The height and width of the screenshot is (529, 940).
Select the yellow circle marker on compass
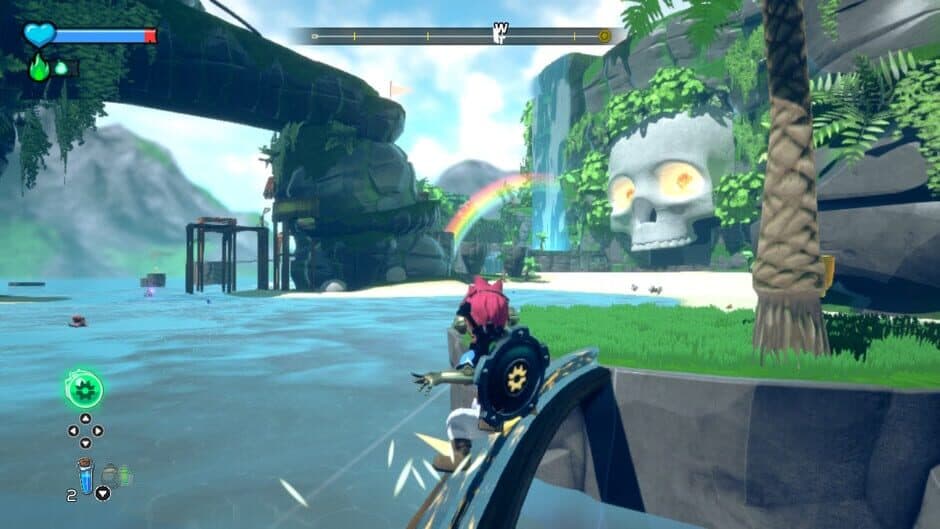[x=604, y=36]
